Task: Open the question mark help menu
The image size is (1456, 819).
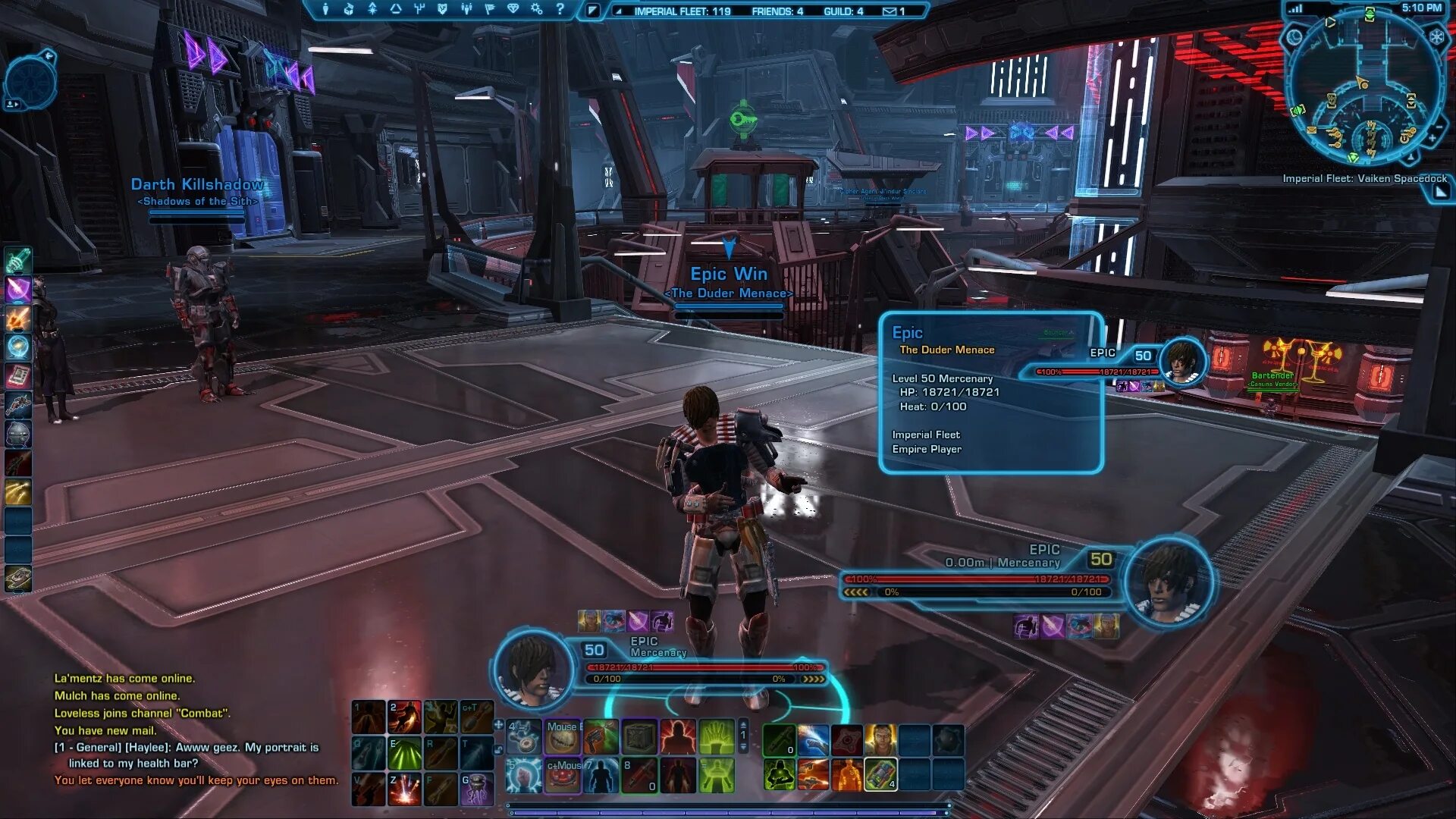Action: tap(560, 9)
